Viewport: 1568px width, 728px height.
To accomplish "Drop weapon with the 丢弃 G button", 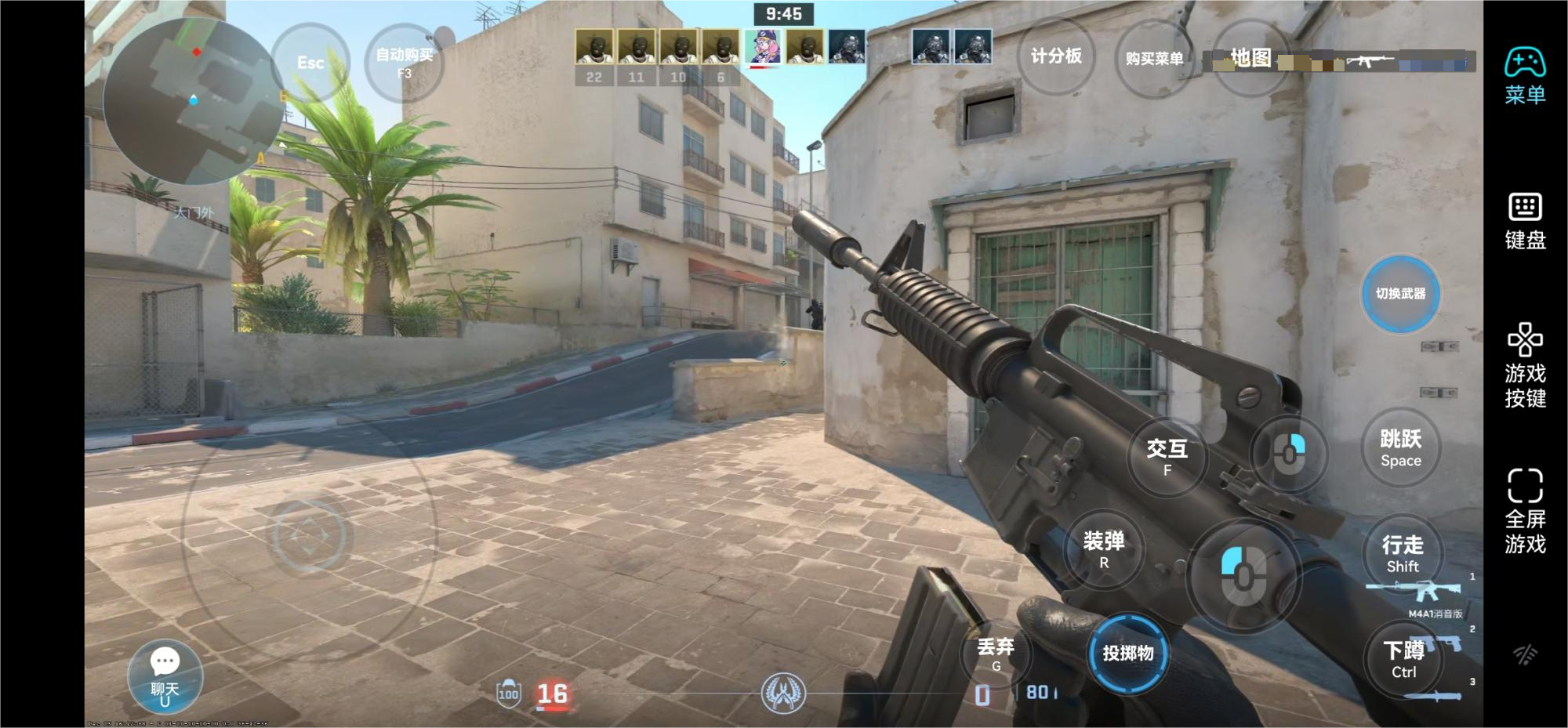I will pyautogui.click(x=996, y=654).
